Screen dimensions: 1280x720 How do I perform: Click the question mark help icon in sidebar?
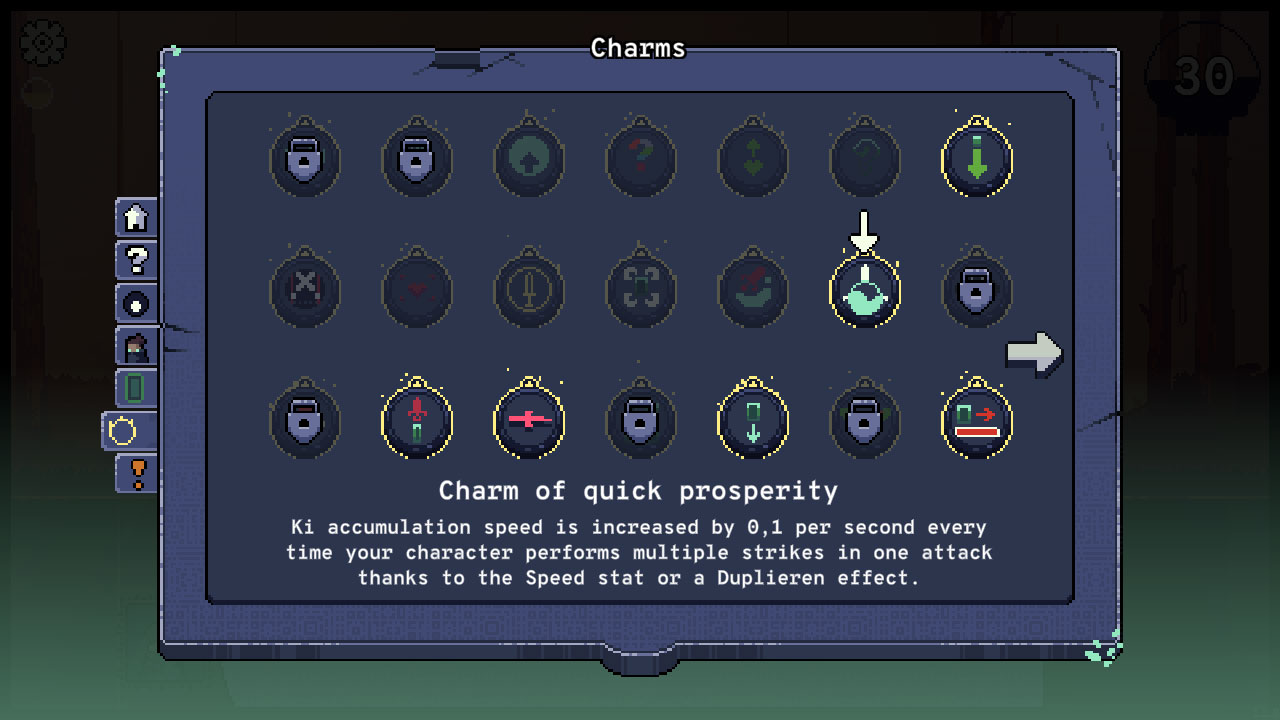click(134, 260)
